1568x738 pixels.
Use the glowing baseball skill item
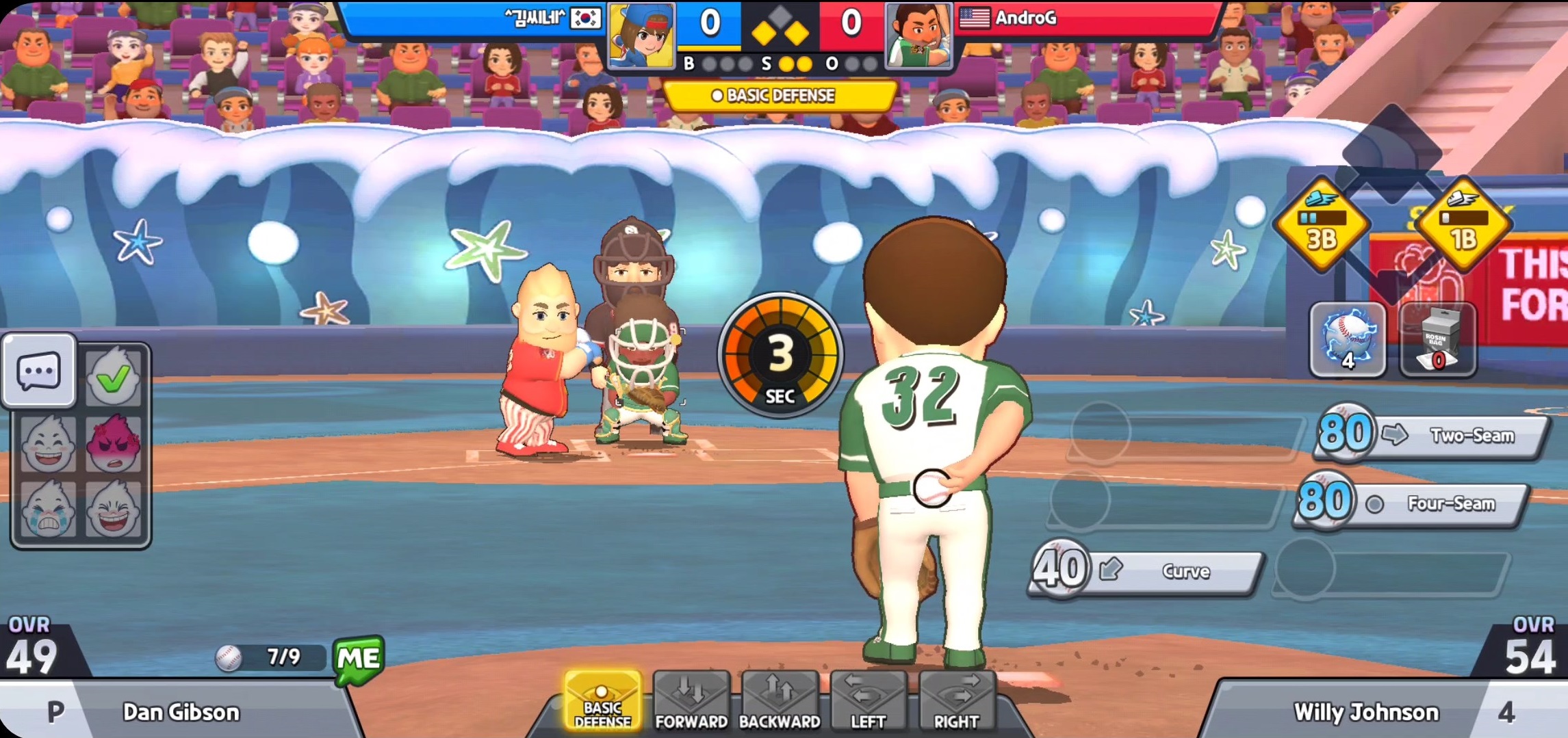pyautogui.click(x=1347, y=340)
